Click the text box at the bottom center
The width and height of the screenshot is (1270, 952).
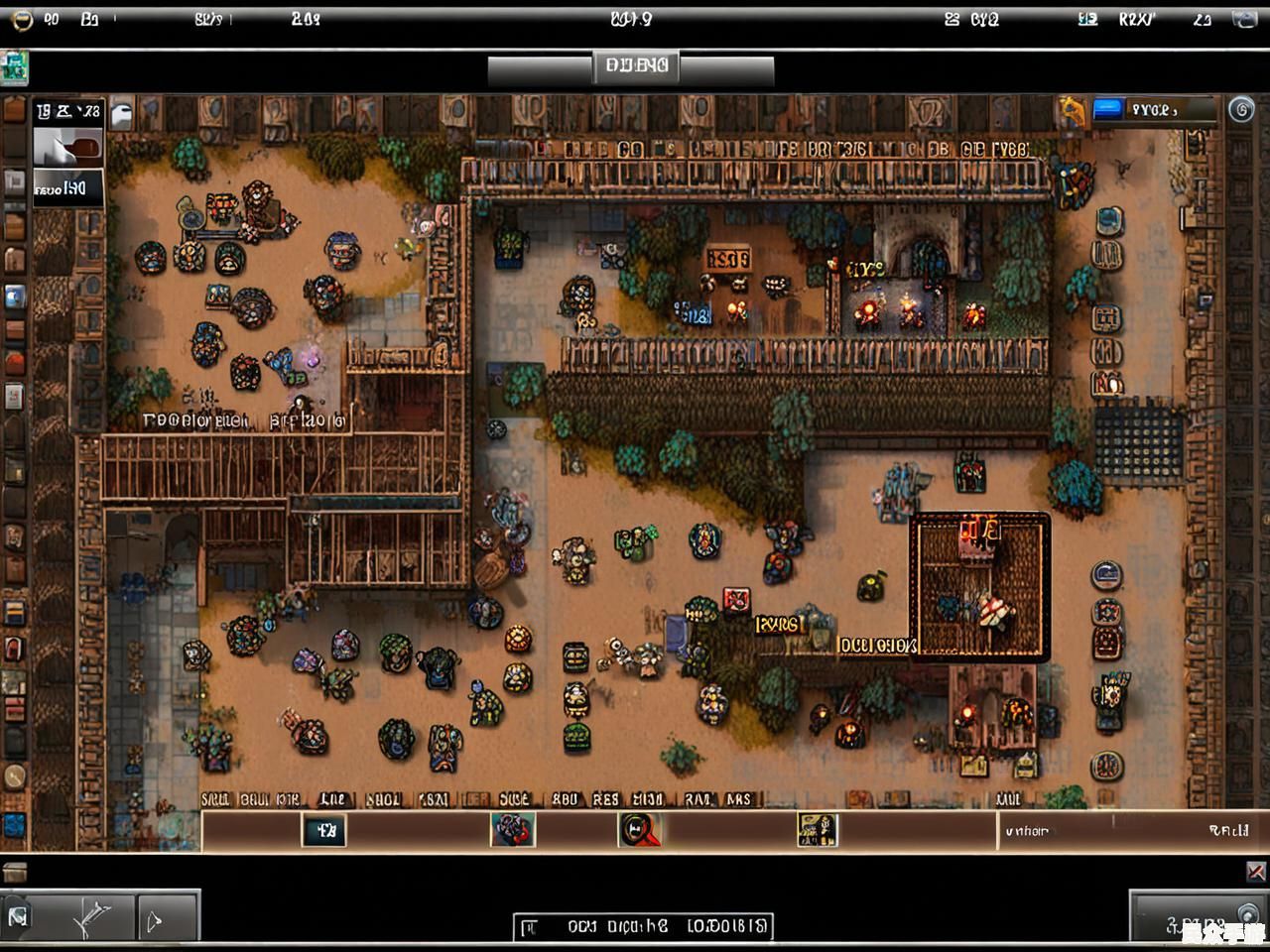tap(643, 927)
